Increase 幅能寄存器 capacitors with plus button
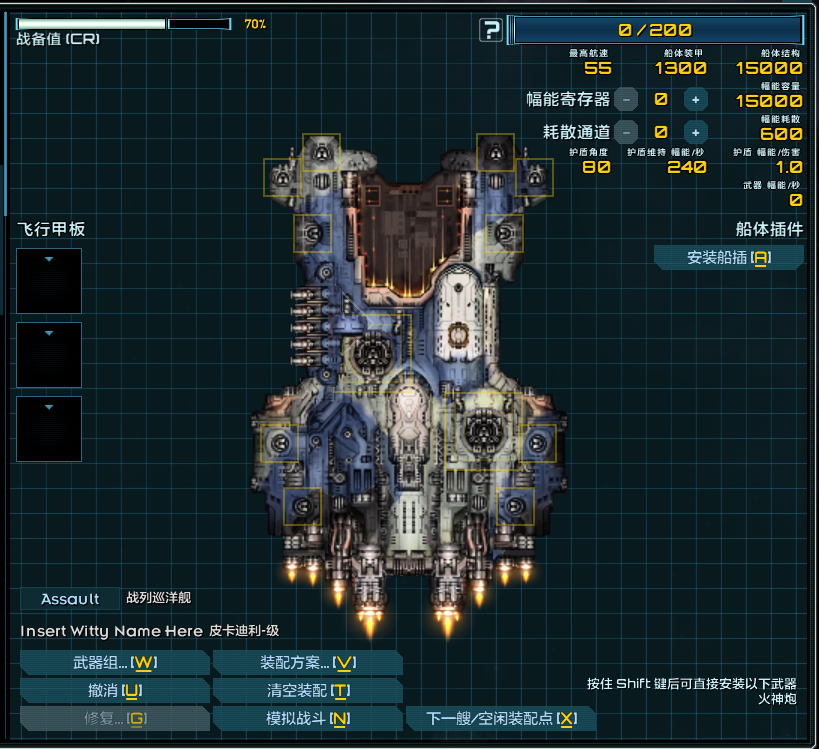819x749 pixels. click(x=695, y=99)
